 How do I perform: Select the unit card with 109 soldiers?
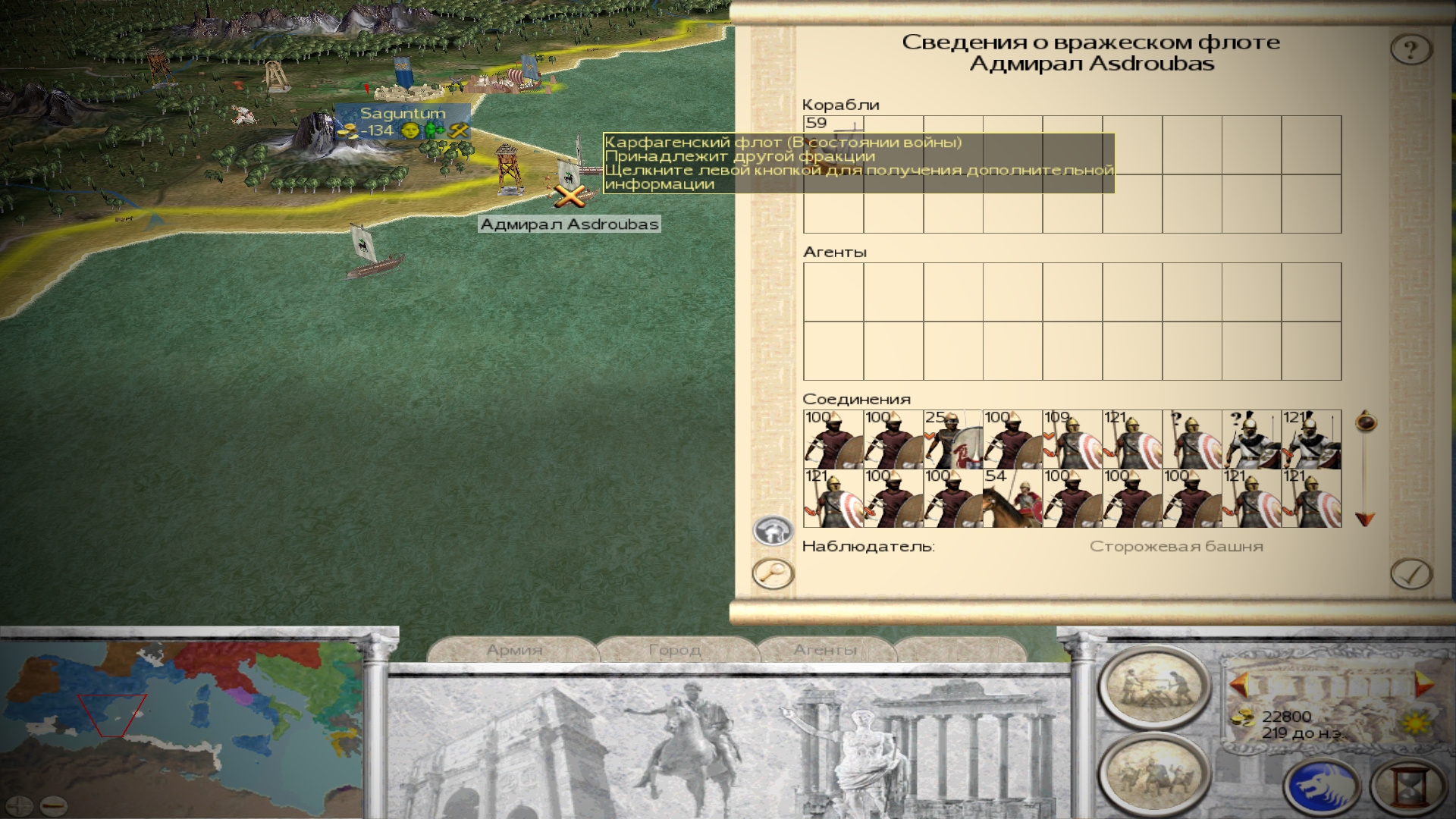point(1072,440)
